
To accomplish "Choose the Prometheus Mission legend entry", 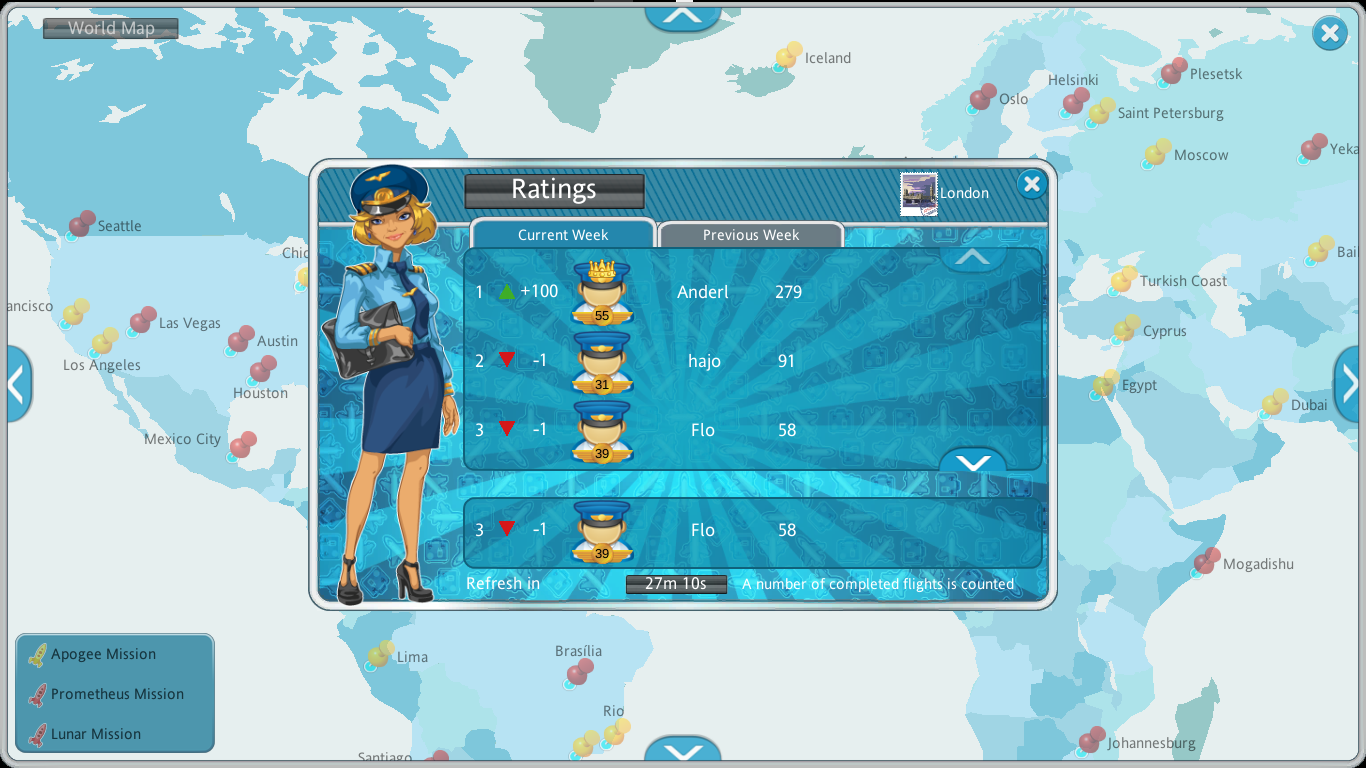I will [117, 694].
